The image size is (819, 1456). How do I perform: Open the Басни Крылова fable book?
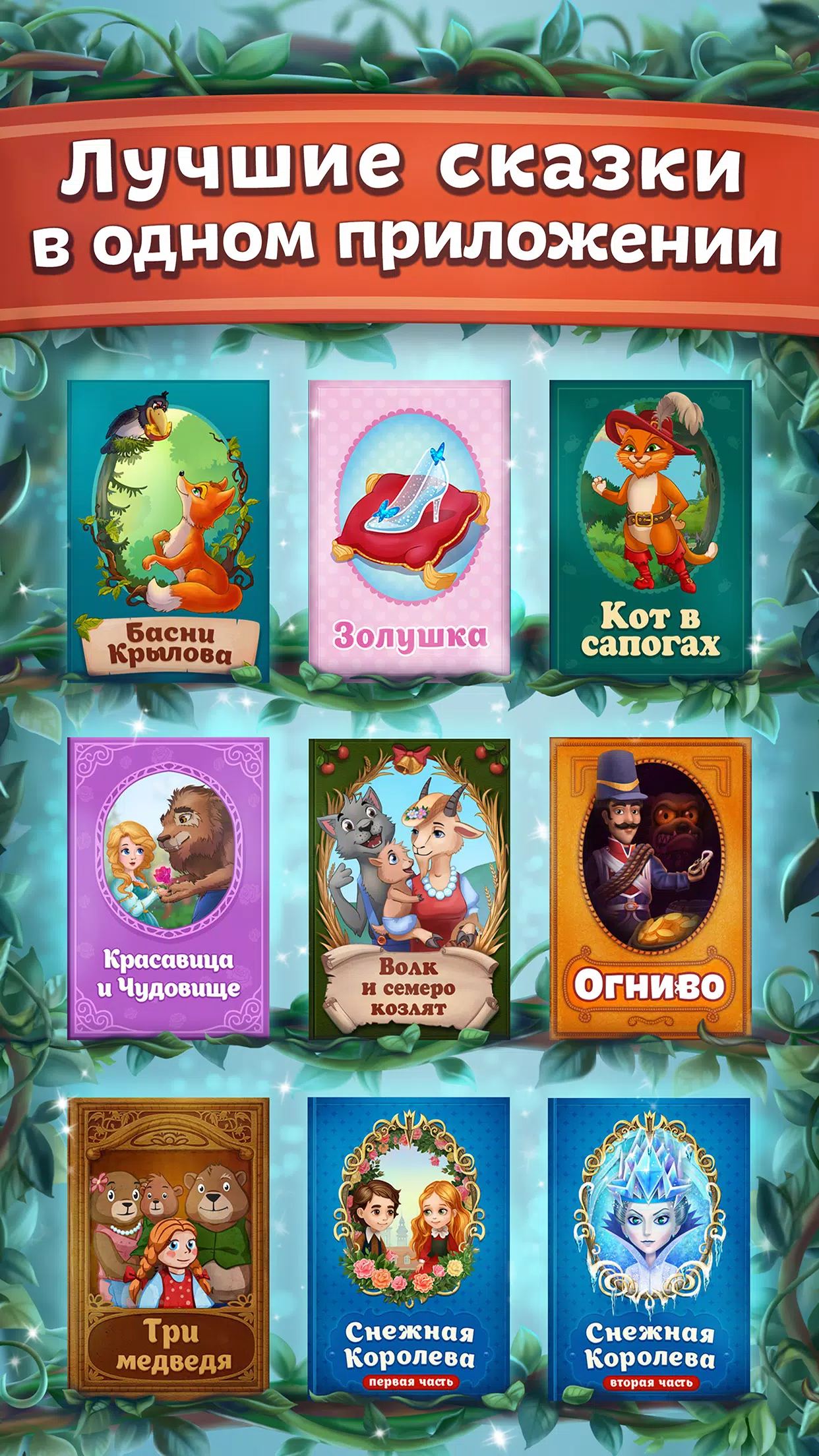pos(168,528)
